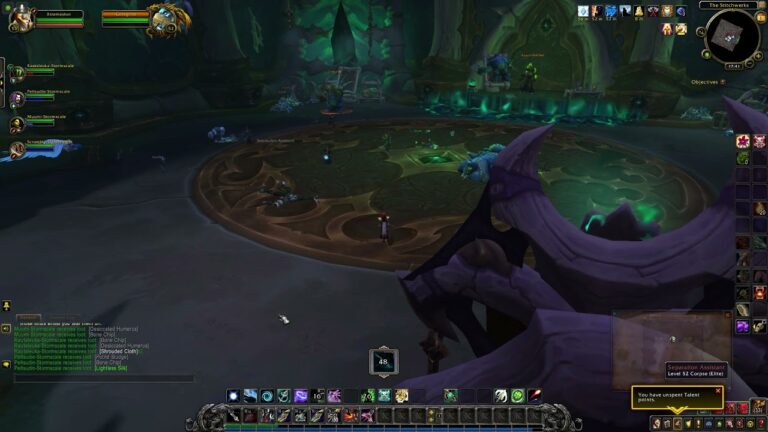Open the talents micro menu button
Viewport: 768px width, 432px height.
click(x=677, y=424)
